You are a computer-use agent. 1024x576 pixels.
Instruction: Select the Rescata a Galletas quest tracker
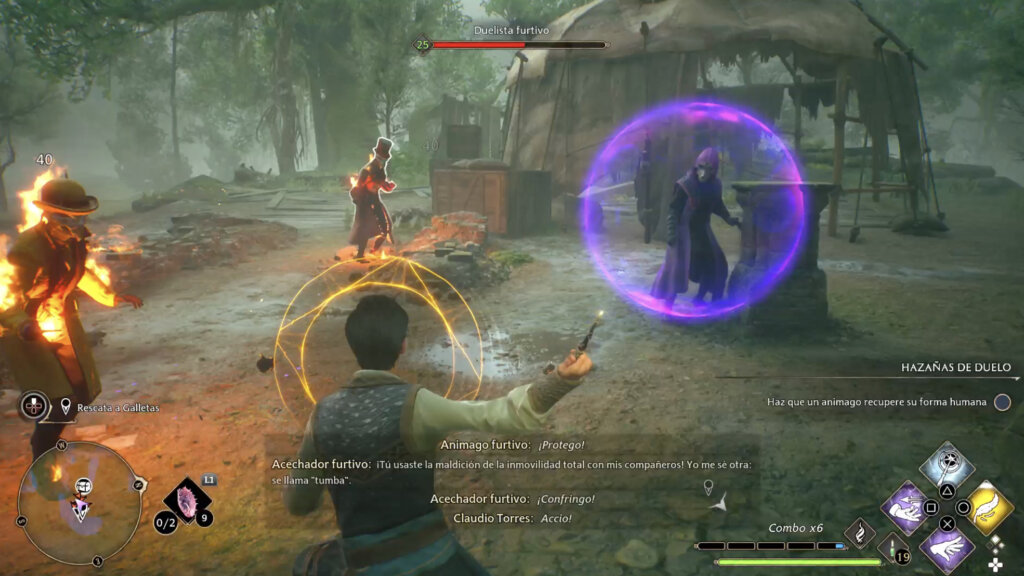(111, 407)
